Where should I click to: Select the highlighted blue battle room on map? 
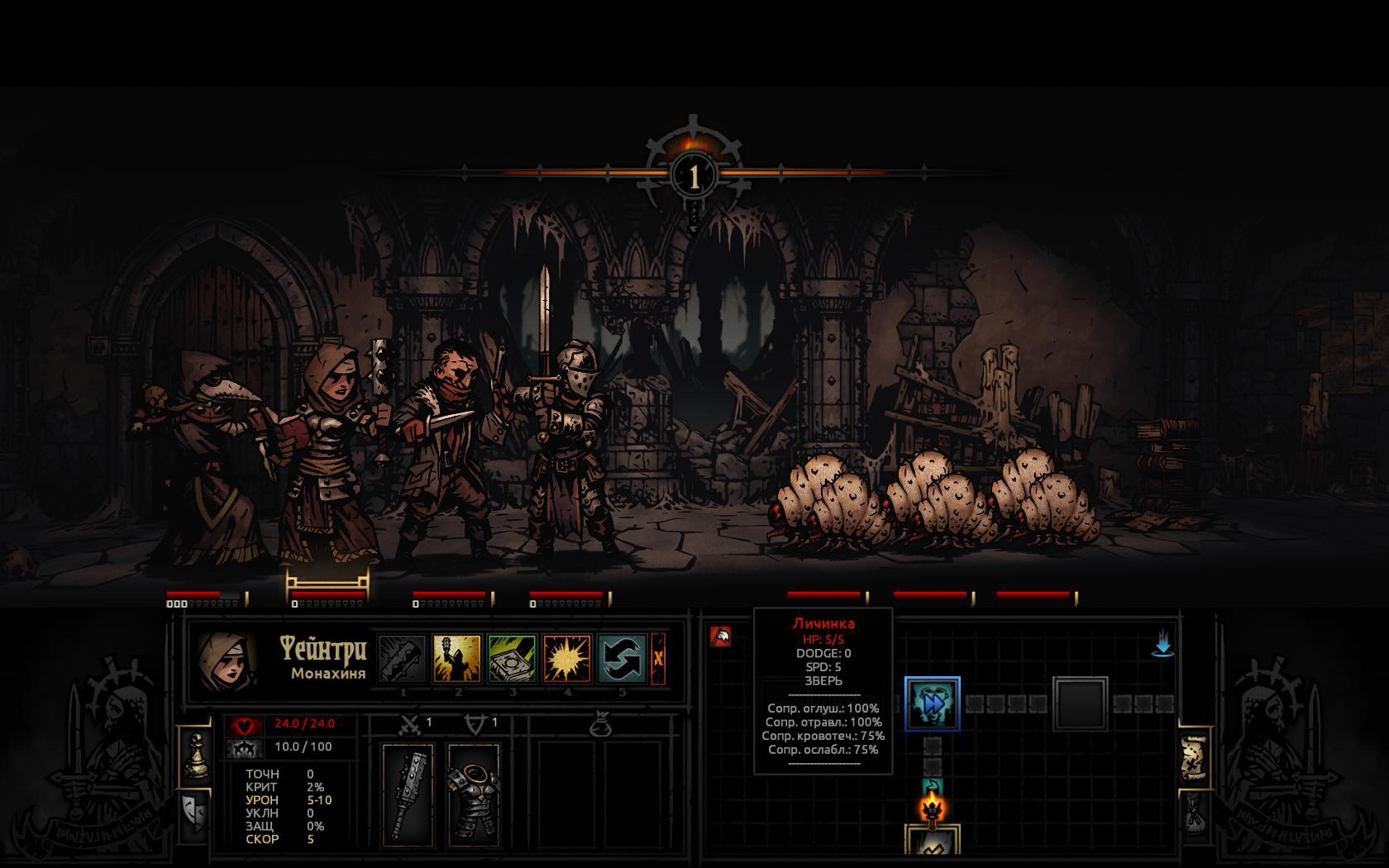coord(932,703)
